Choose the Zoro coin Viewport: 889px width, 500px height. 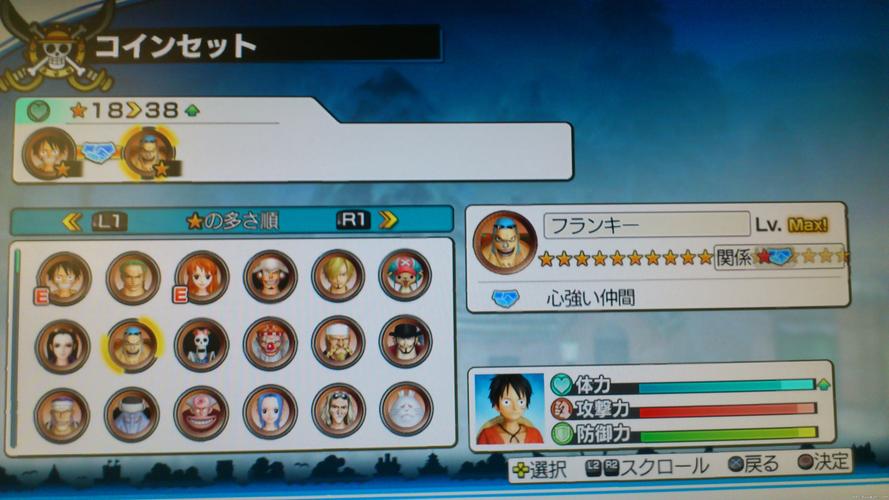coord(133,276)
